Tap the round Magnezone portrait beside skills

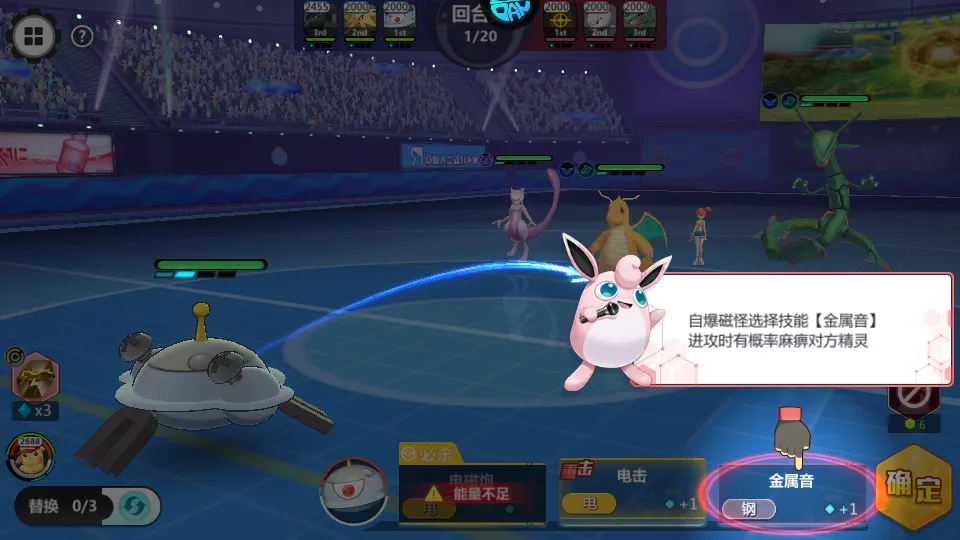[x=352, y=490]
